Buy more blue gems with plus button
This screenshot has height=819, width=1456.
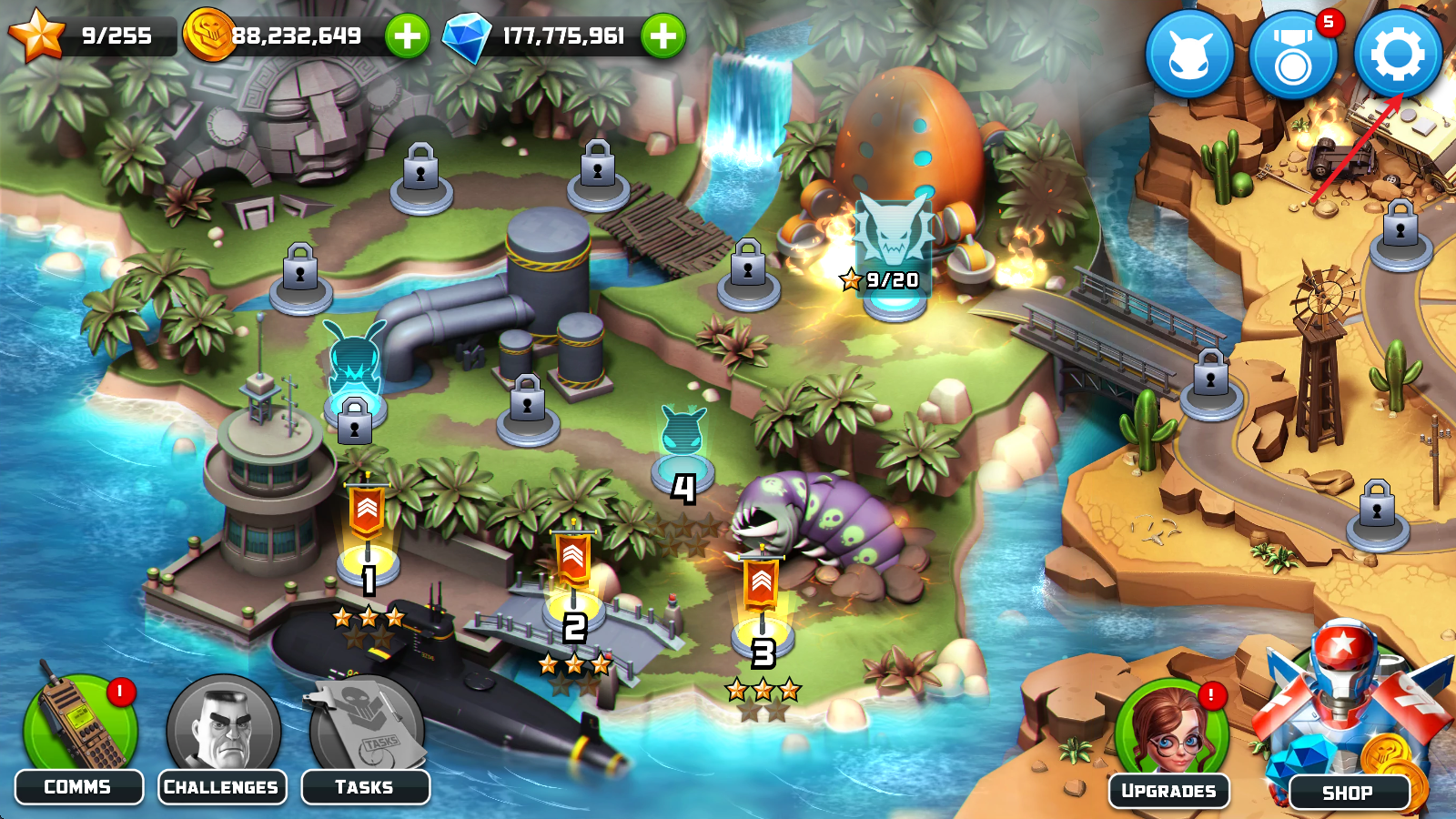click(663, 36)
